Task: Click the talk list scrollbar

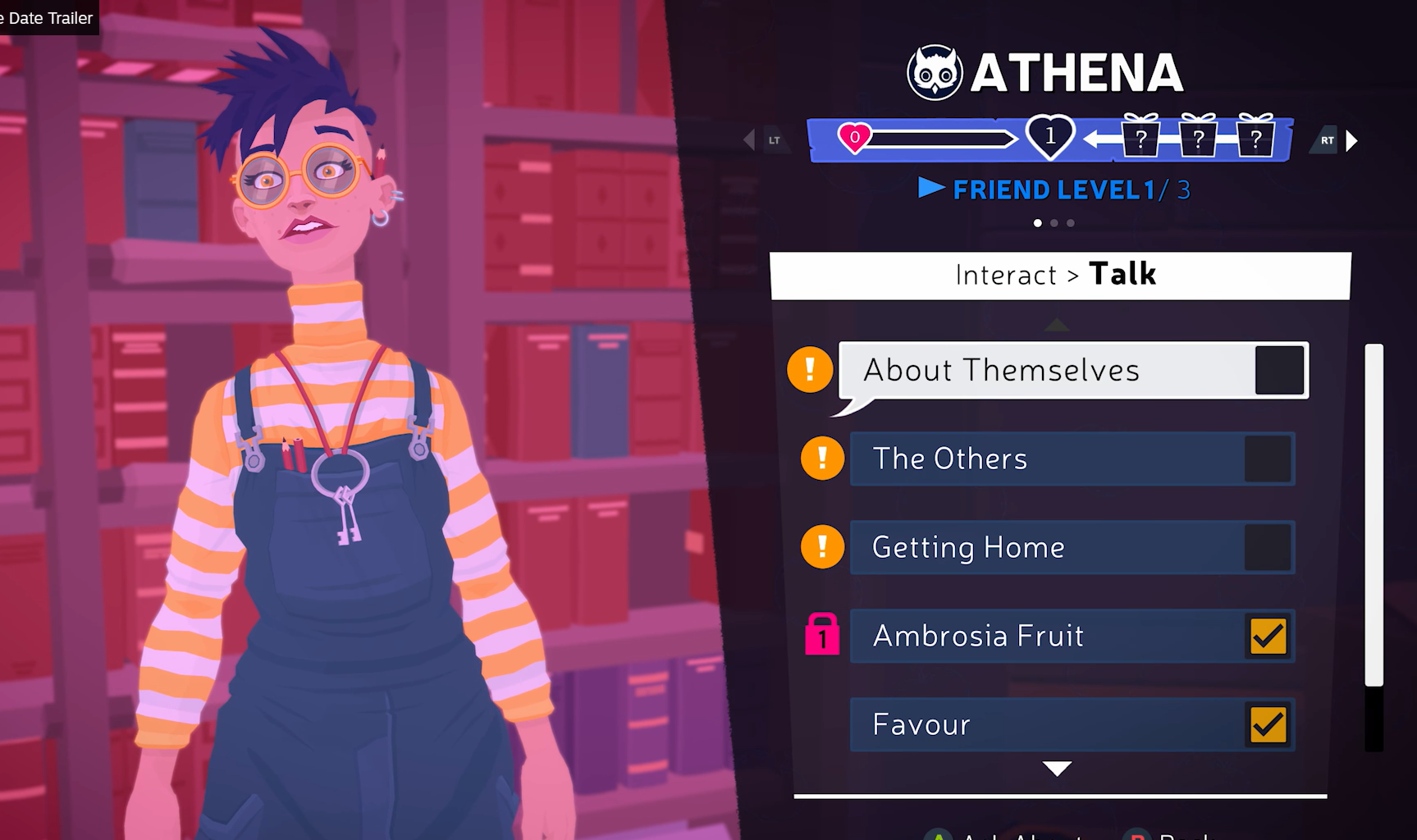Action: [x=1374, y=515]
